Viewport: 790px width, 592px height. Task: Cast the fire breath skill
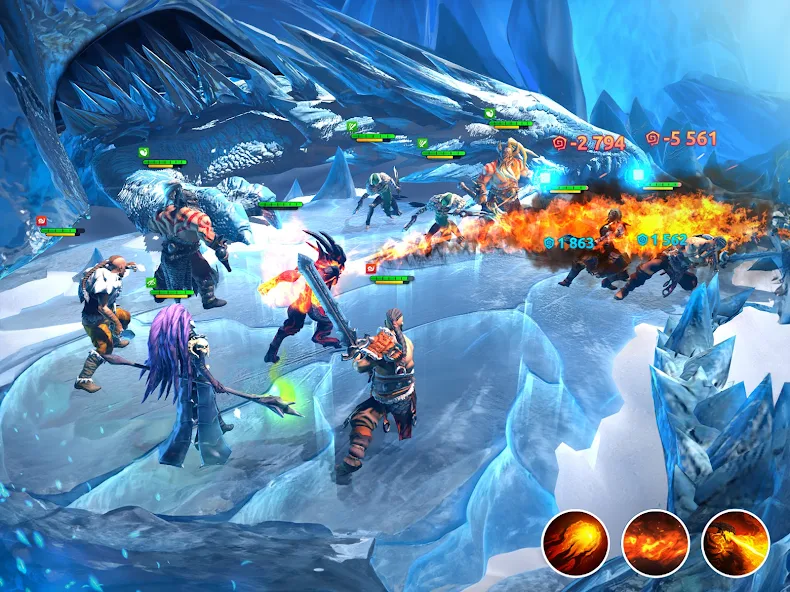pyautogui.click(x=735, y=542)
